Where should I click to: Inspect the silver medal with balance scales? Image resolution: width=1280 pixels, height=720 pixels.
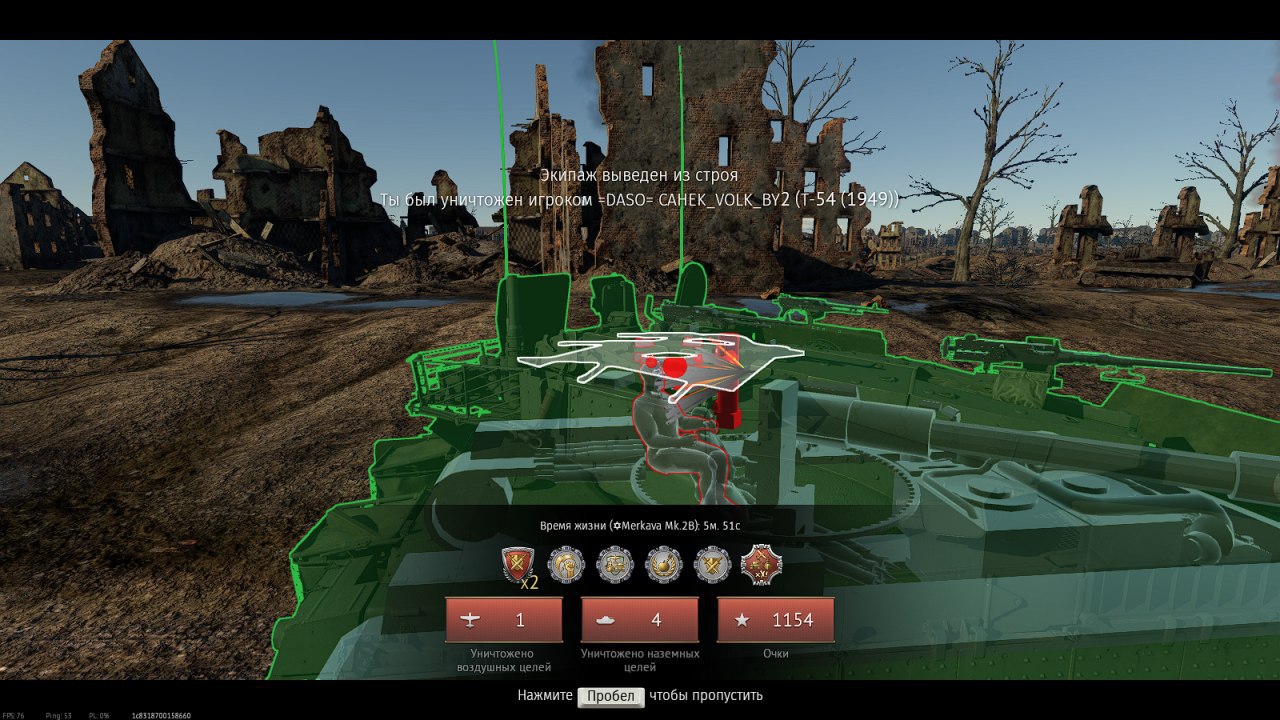point(615,565)
